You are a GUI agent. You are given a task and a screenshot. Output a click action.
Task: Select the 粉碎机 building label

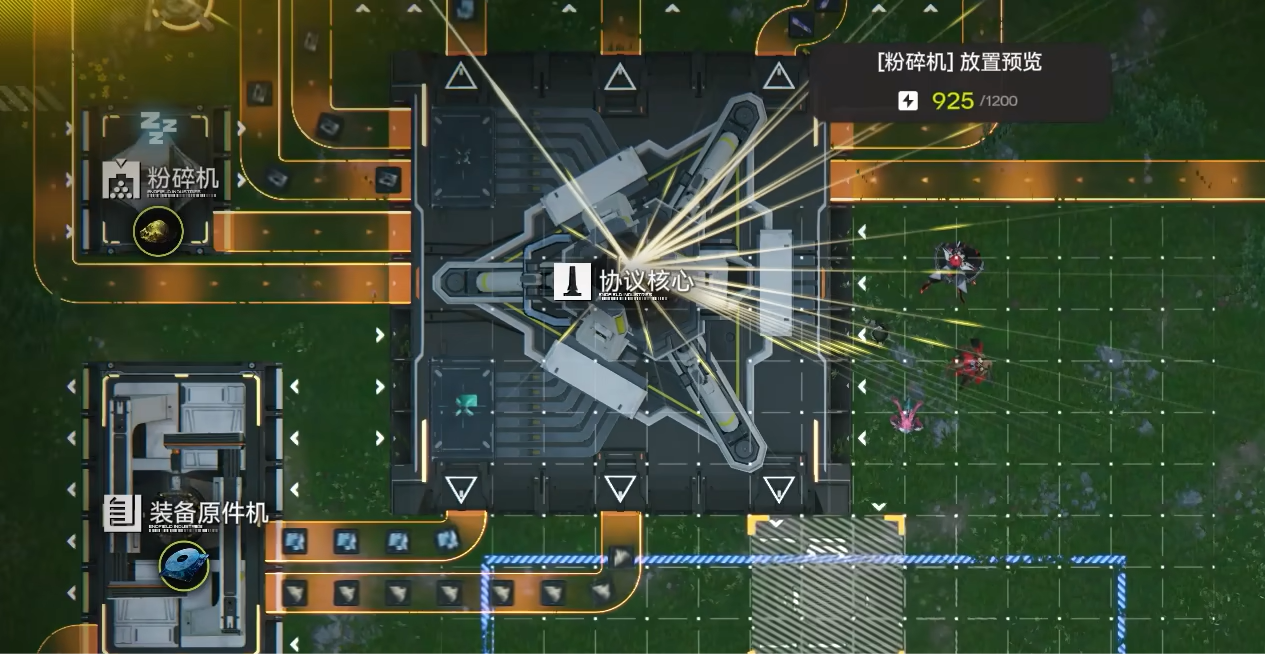point(181,179)
